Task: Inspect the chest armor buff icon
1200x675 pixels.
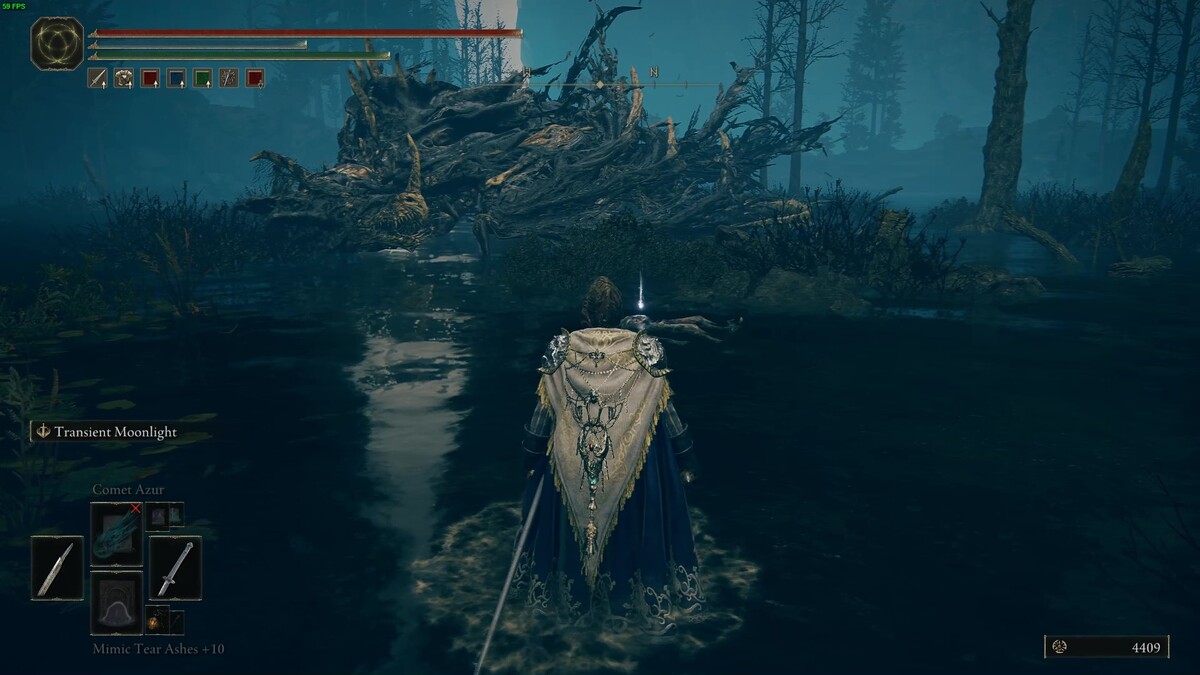Action: pos(124,78)
